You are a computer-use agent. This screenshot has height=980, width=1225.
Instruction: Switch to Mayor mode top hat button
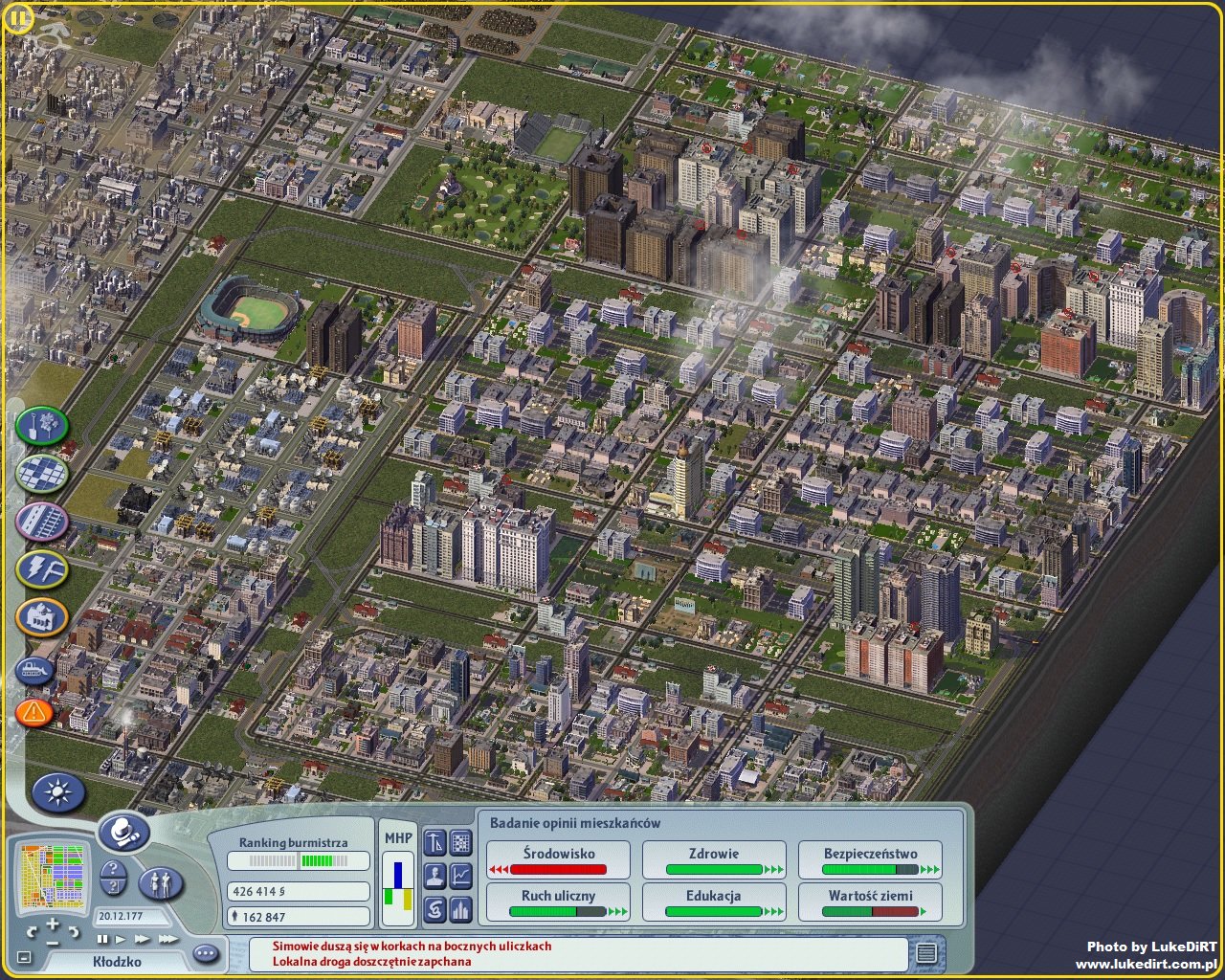click(123, 833)
